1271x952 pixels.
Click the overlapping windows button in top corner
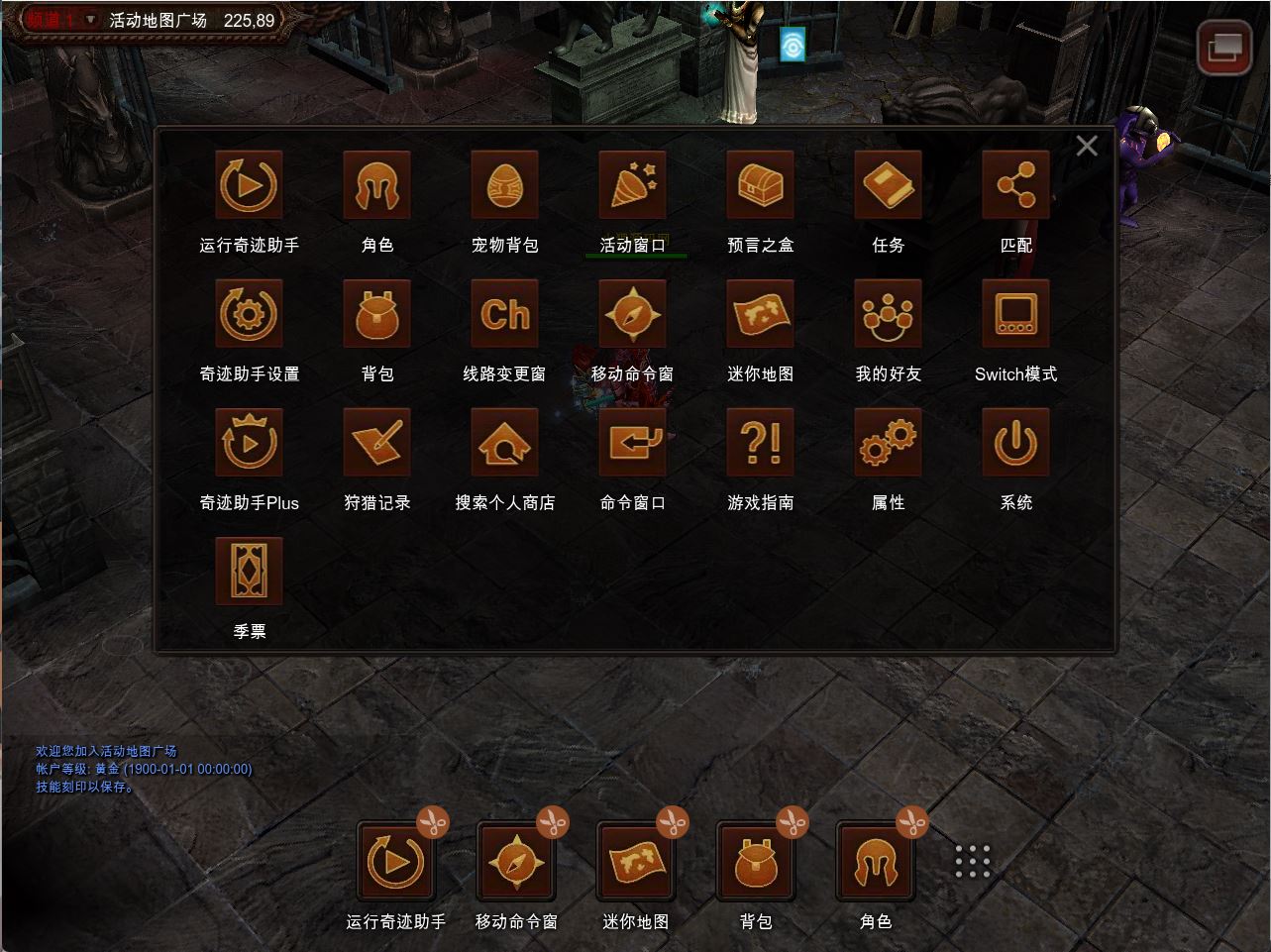coord(1224,47)
